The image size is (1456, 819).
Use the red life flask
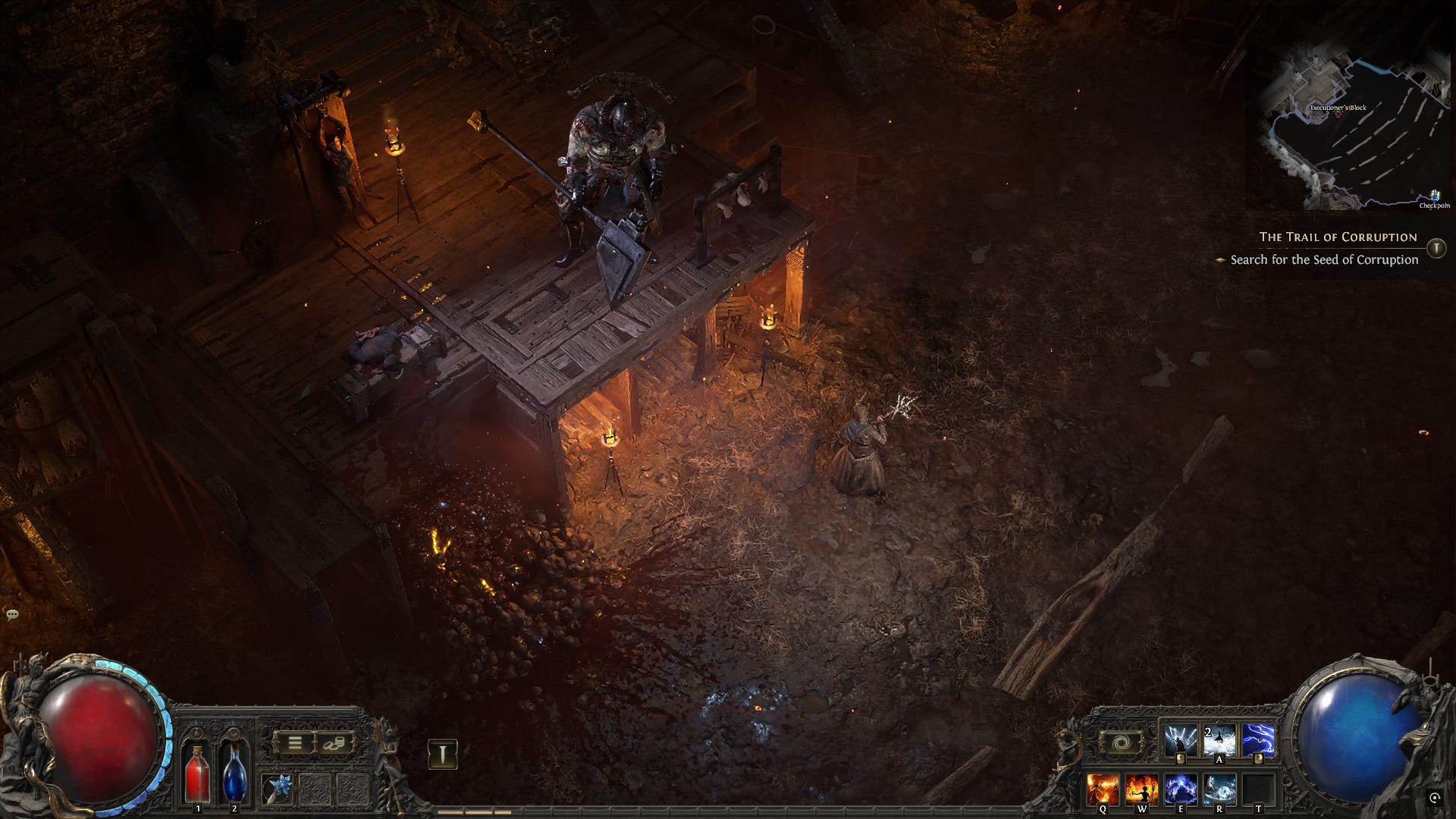(x=198, y=772)
